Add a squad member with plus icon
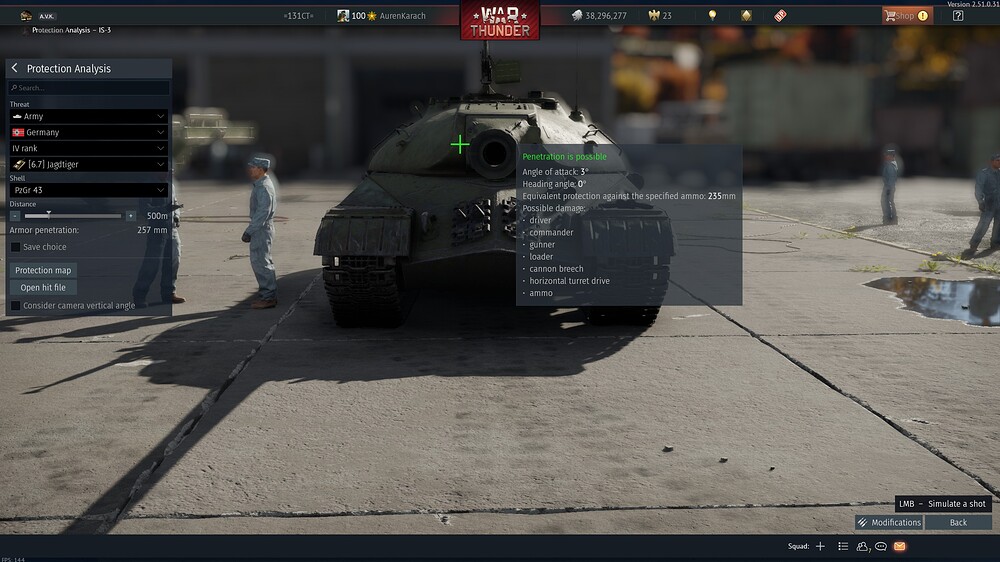 click(820, 546)
